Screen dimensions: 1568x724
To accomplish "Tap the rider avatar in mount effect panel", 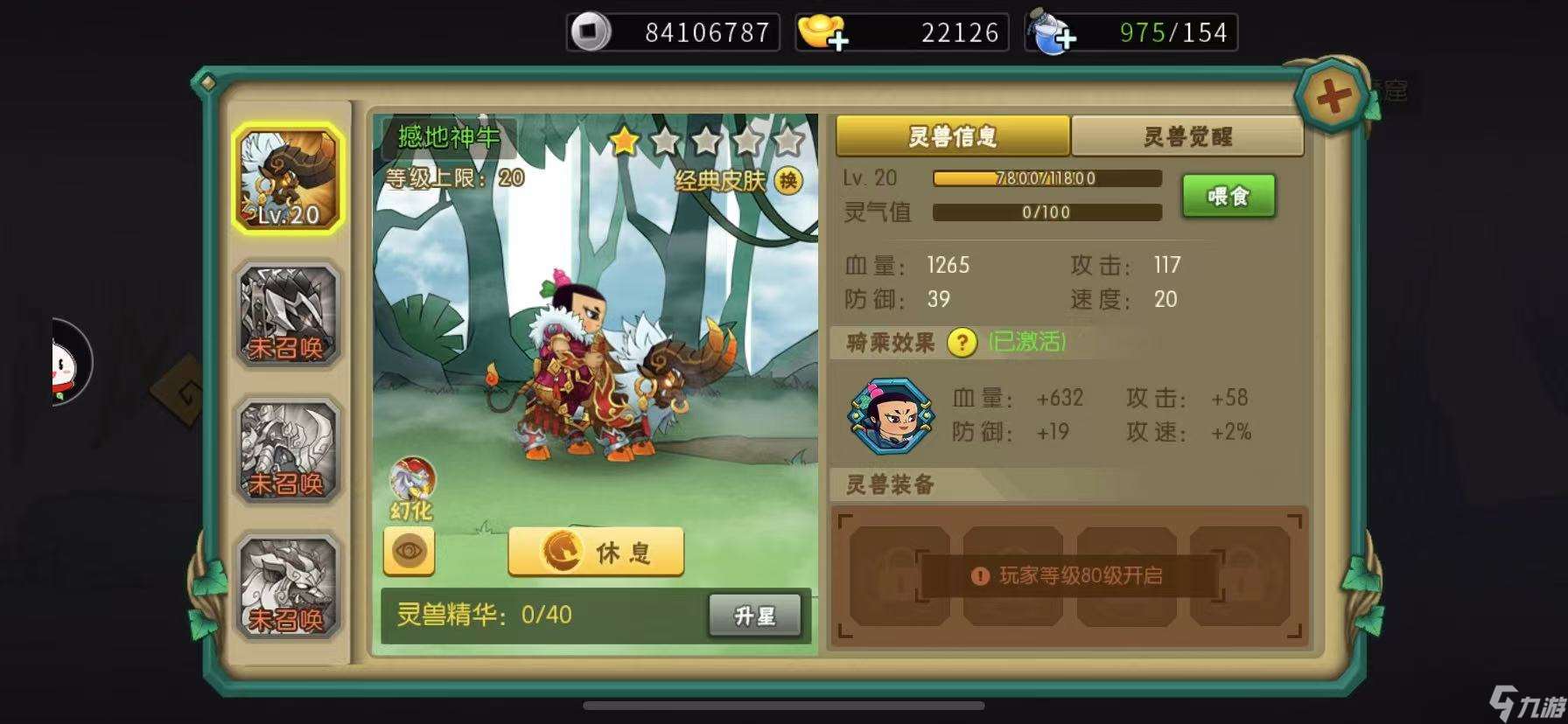I will coord(890,414).
